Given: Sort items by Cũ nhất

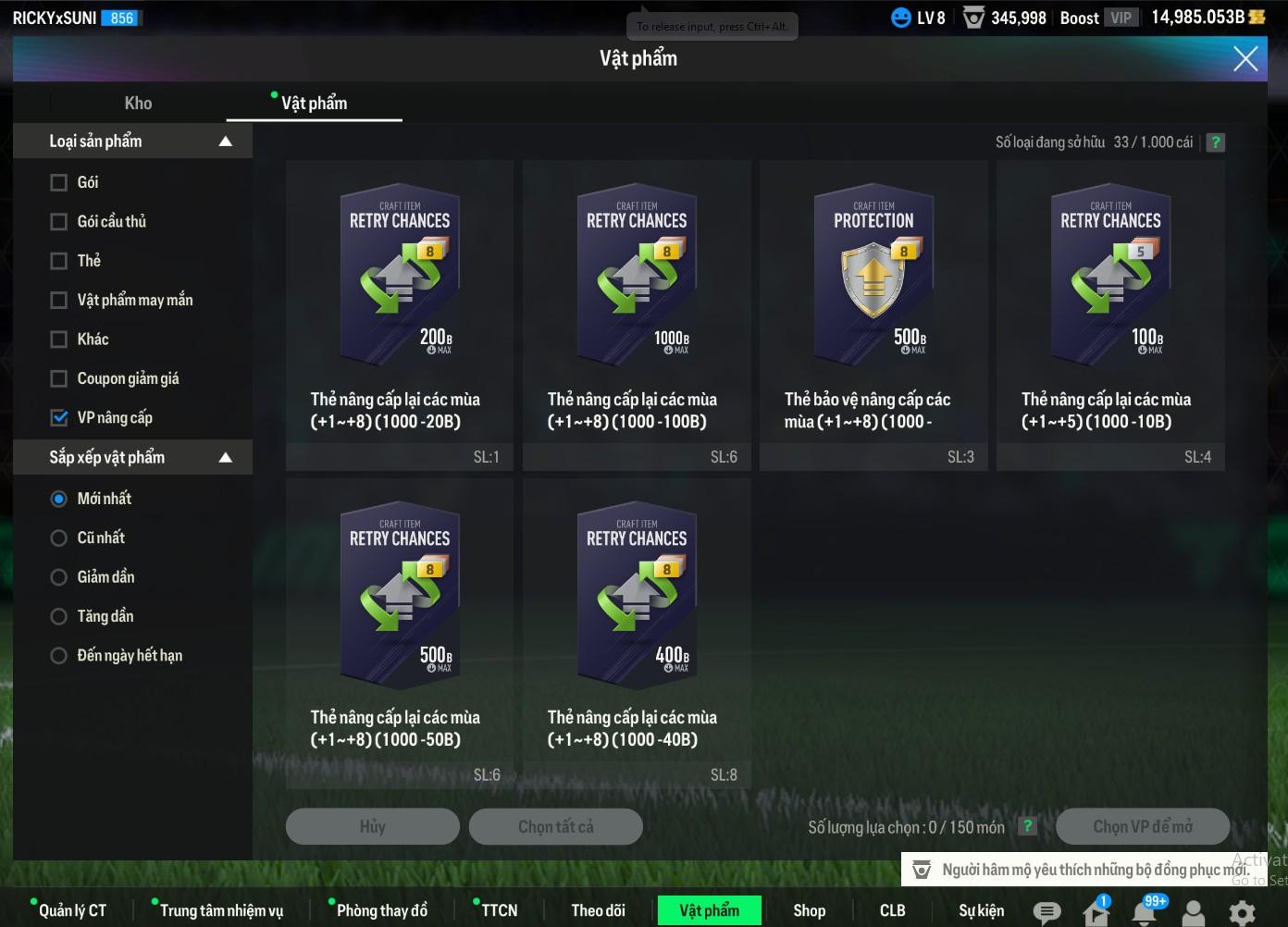Looking at the screenshot, I should pyautogui.click(x=59, y=538).
